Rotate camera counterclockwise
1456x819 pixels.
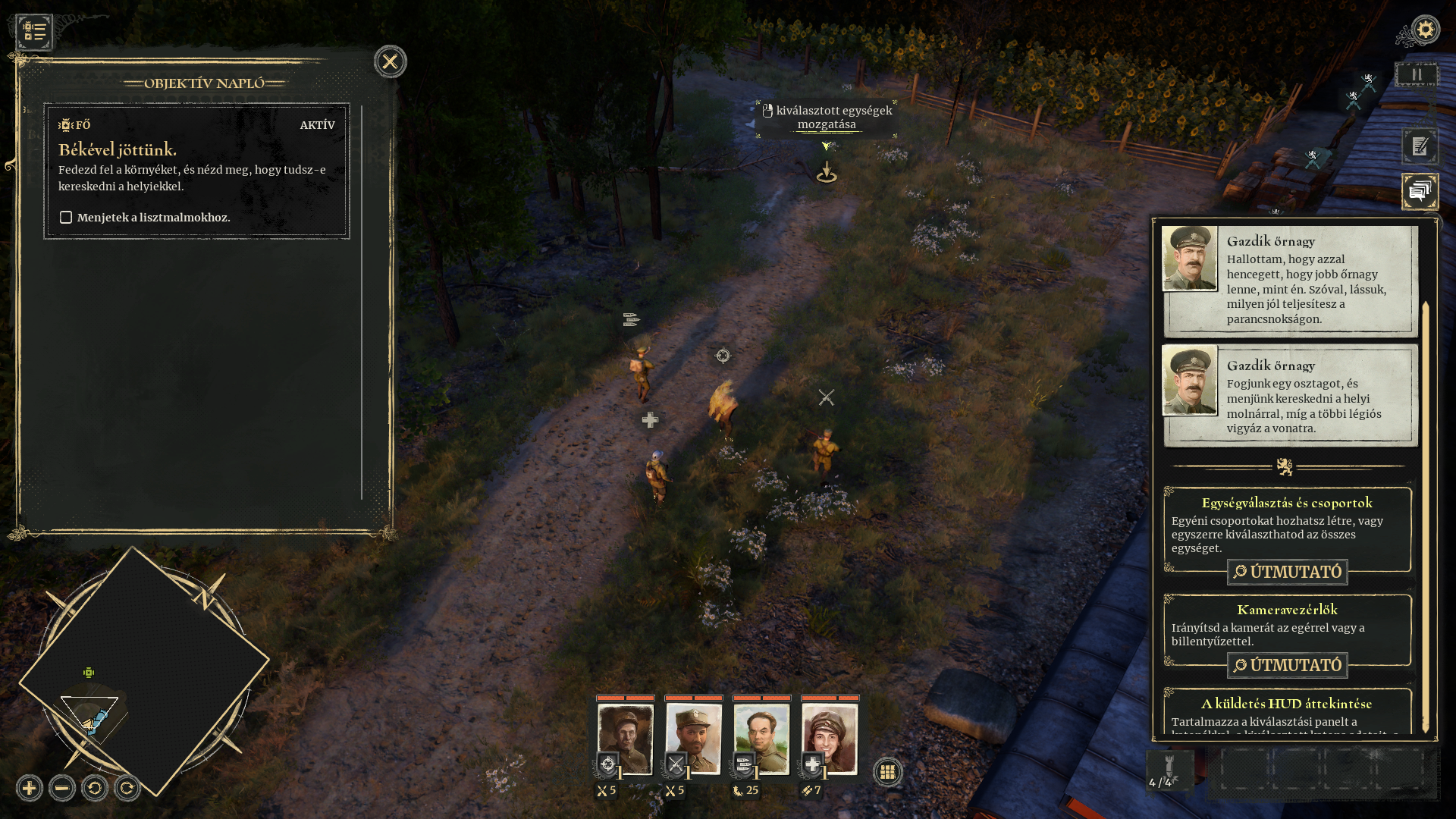pos(95,788)
